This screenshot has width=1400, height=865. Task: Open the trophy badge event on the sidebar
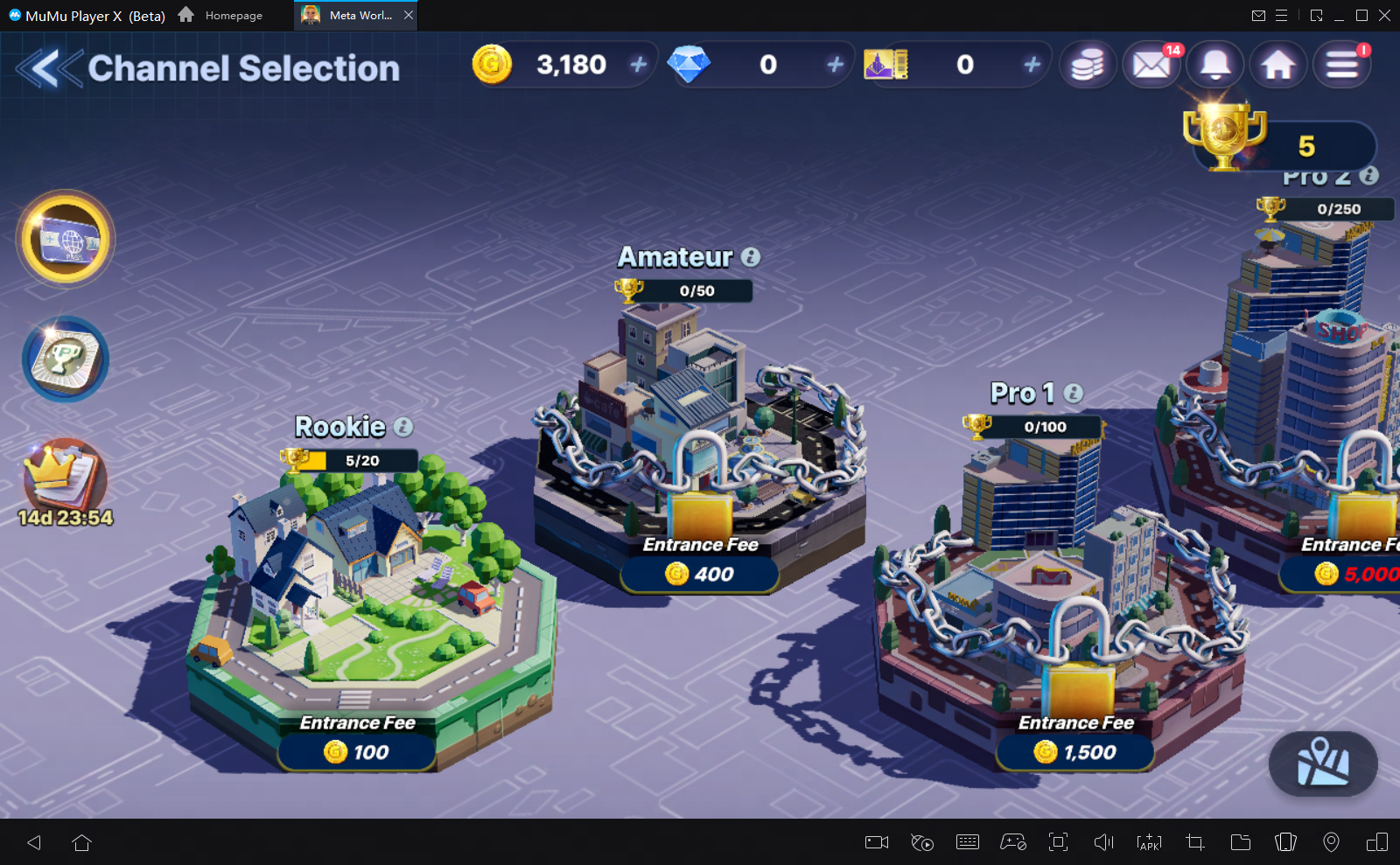coord(66,359)
